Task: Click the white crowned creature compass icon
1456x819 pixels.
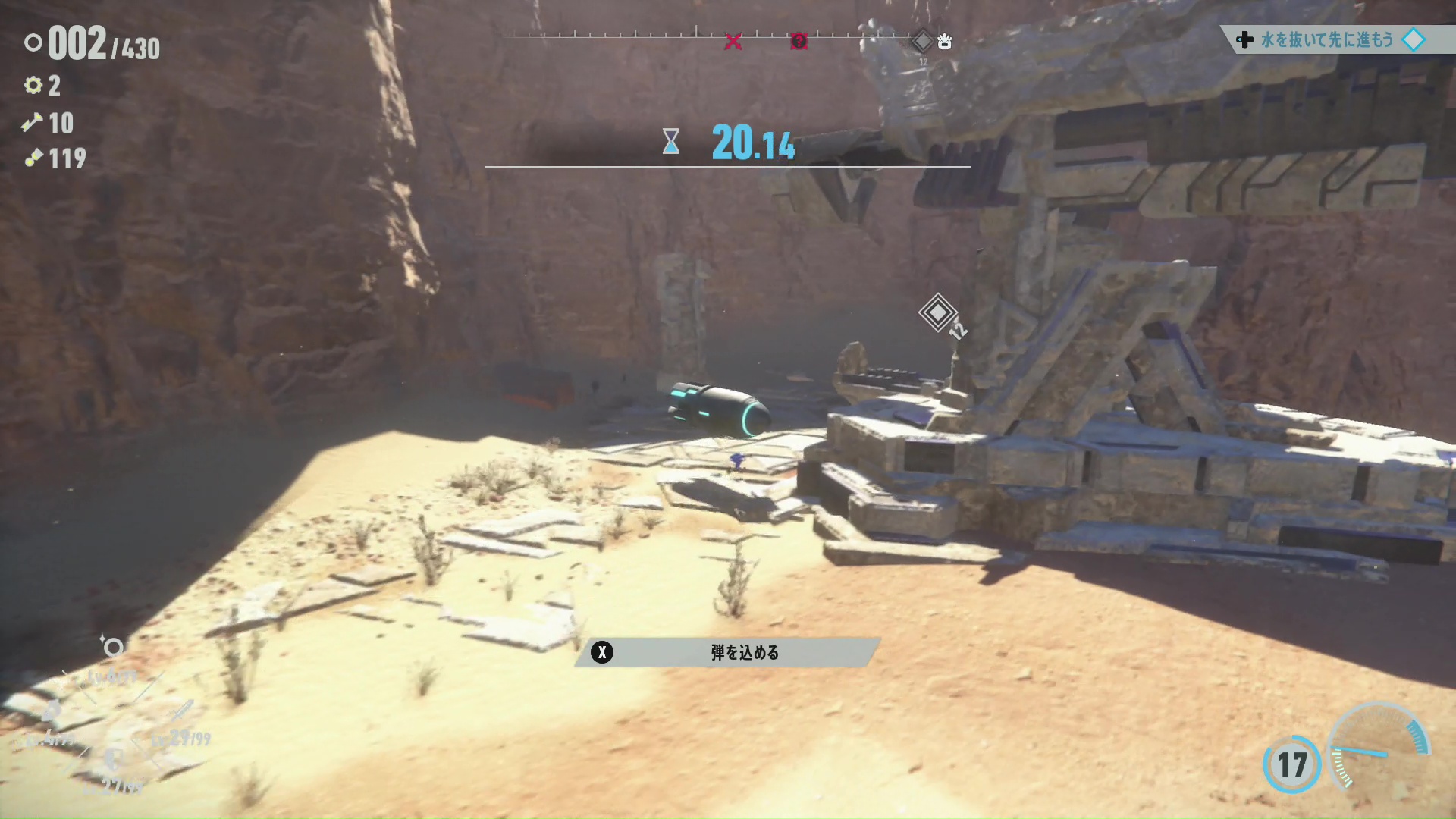Action: [x=944, y=41]
